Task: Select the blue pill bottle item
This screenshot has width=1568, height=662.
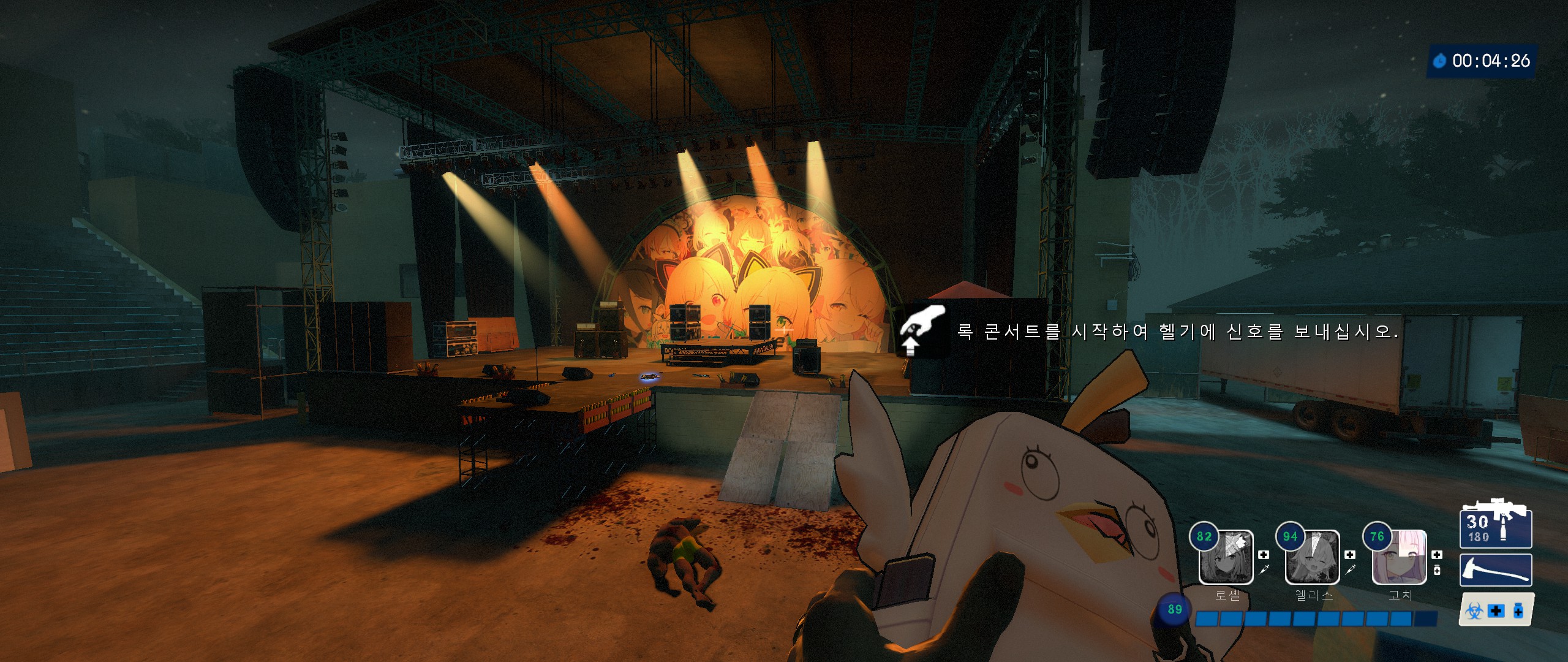Action: click(1518, 611)
